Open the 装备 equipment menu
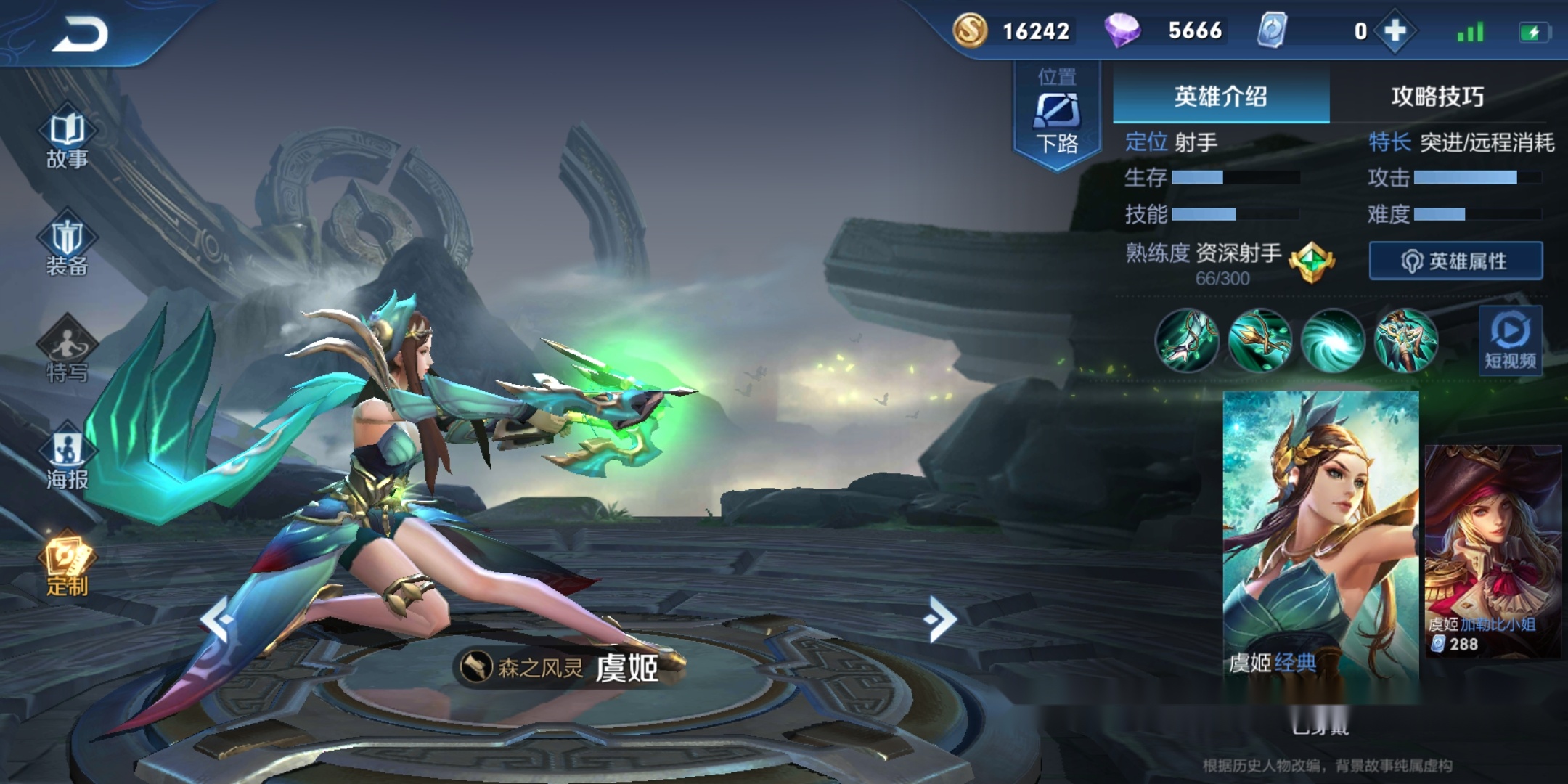This screenshot has height=784, width=1568. click(67, 247)
